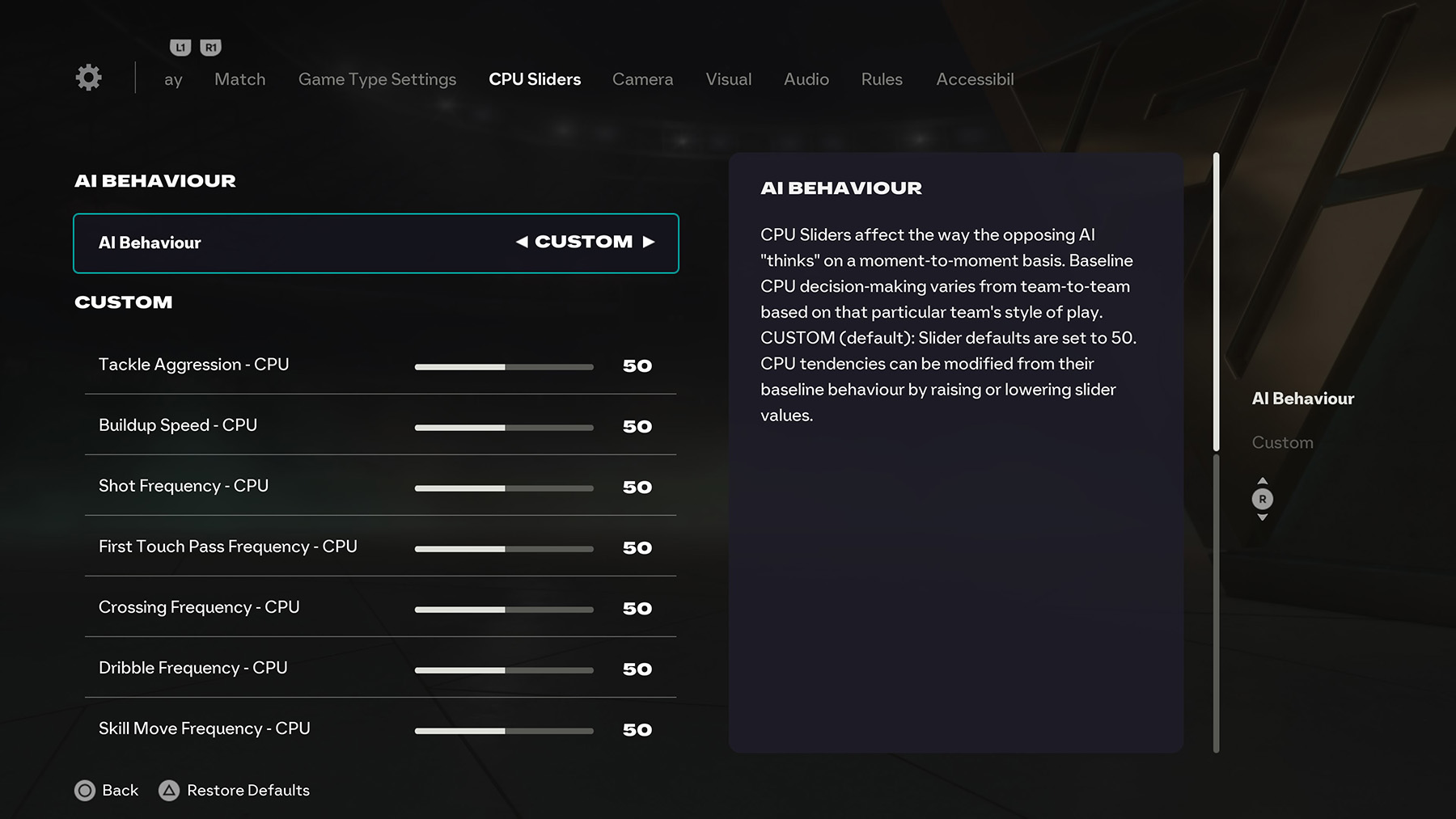Select the Visual tab

tap(728, 79)
